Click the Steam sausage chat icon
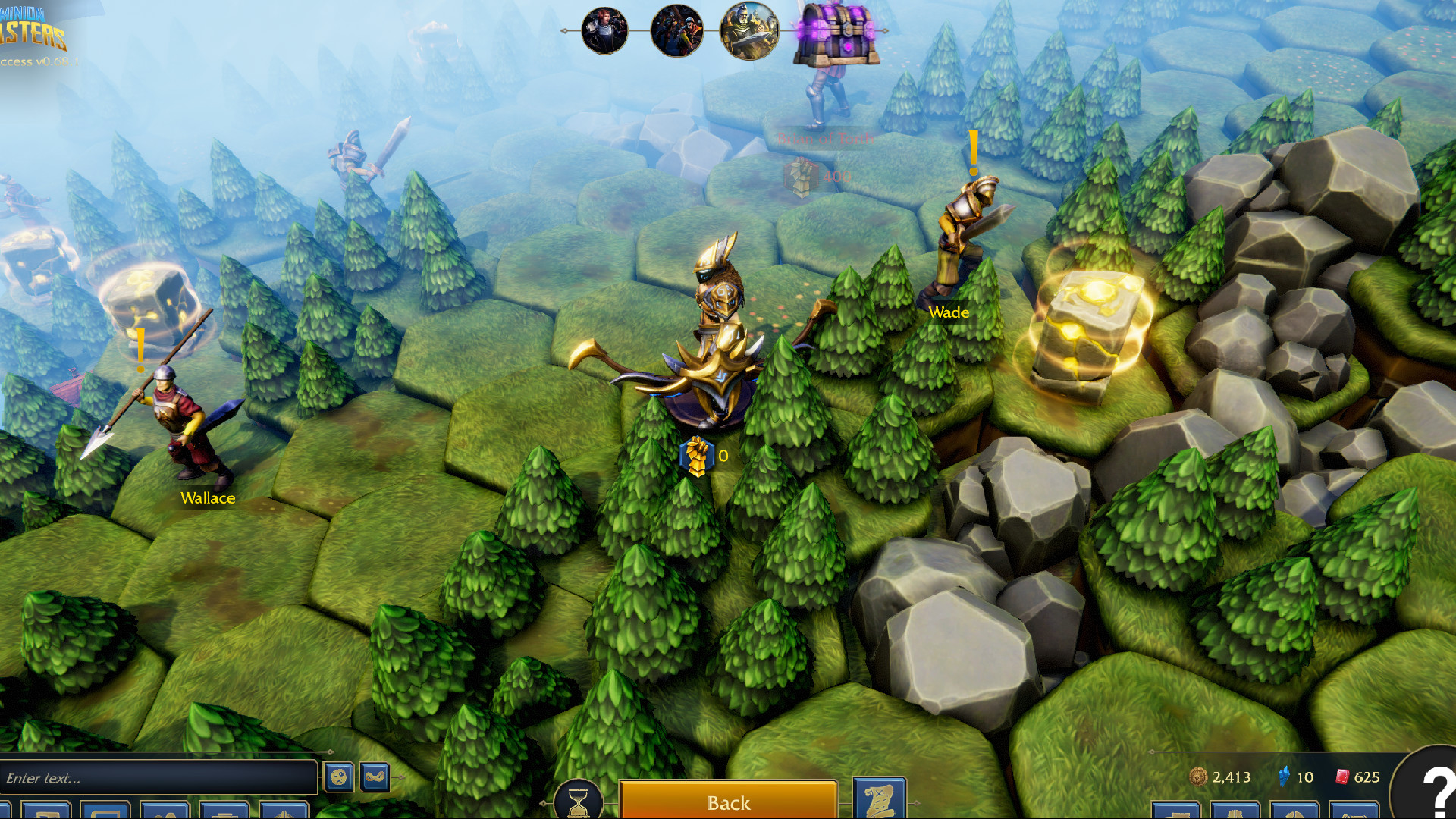Image resolution: width=1456 pixels, height=819 pixels. point(374,777)
